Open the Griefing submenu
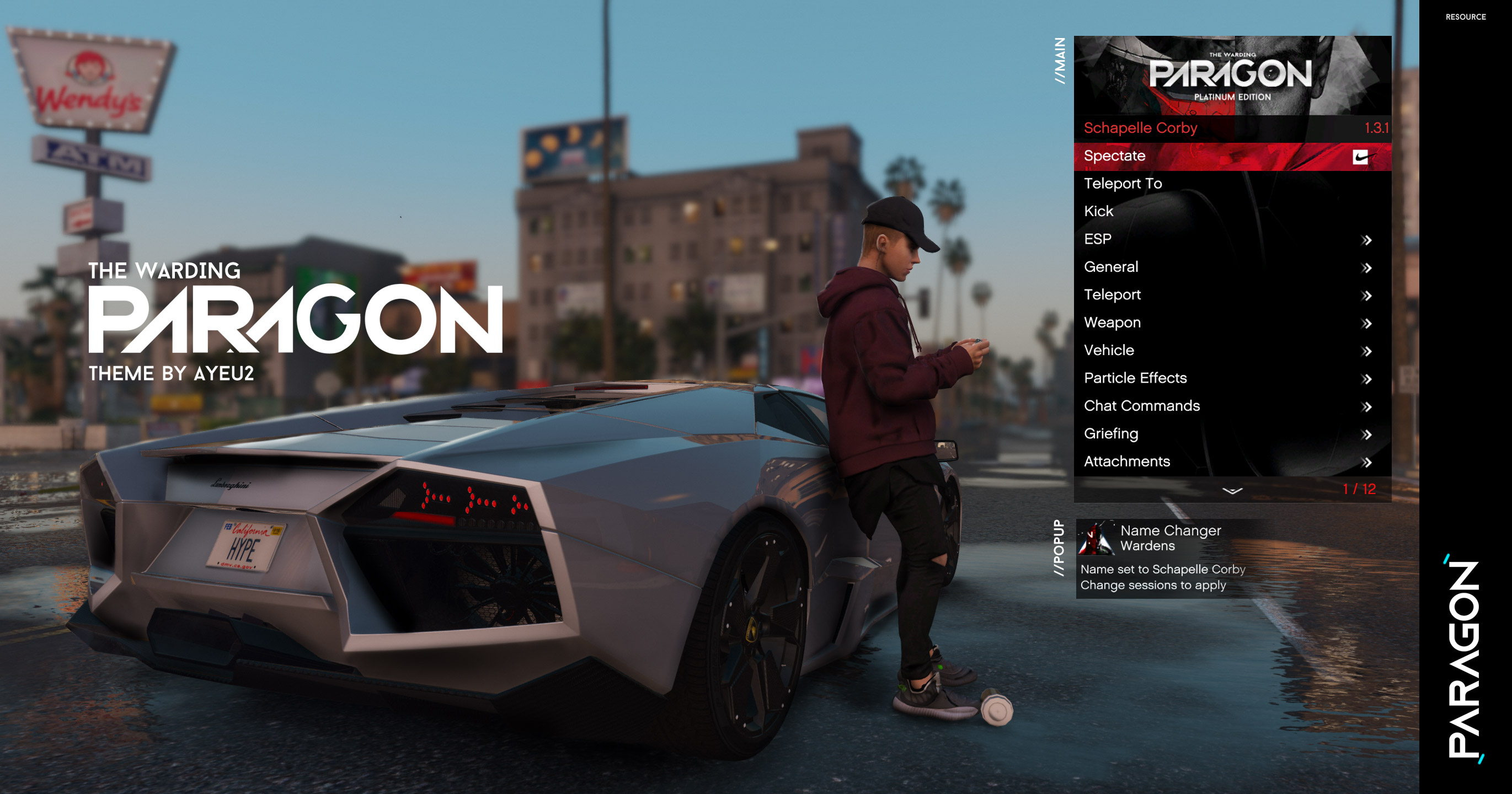 click(x=1110, y=434)
